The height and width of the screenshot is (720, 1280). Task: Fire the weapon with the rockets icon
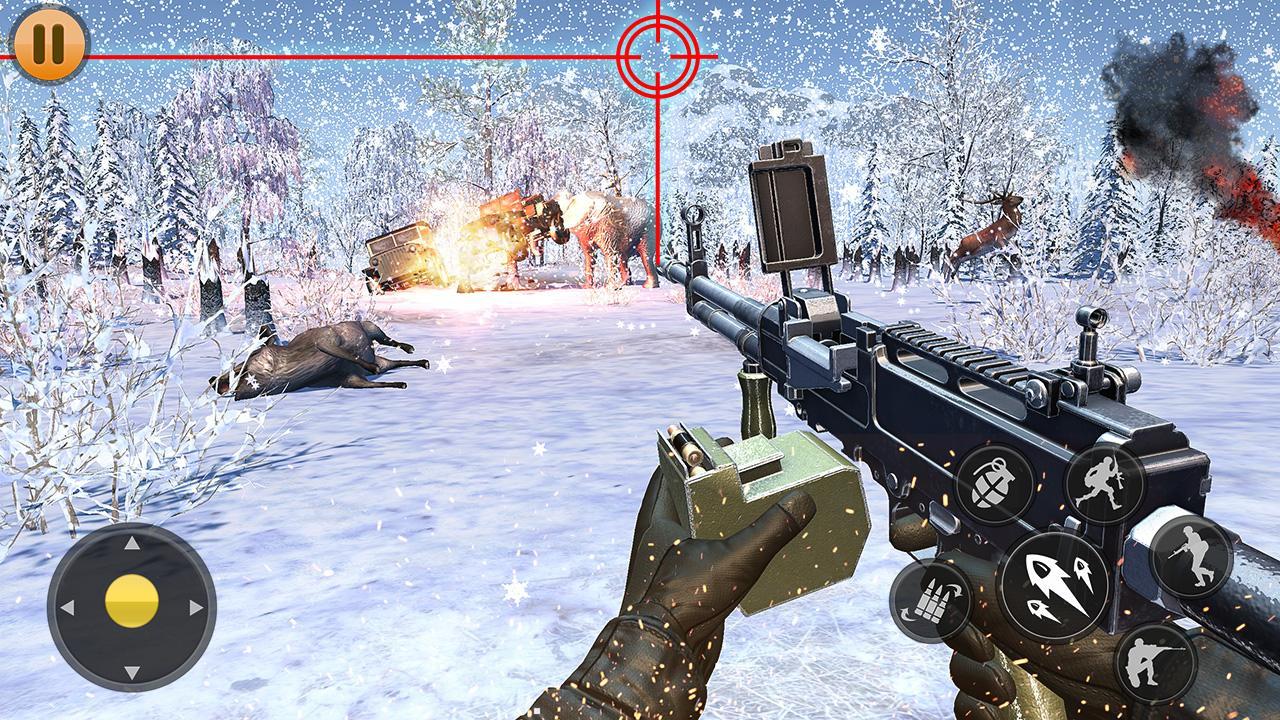pyautogui.click(x=1053, y=589)
